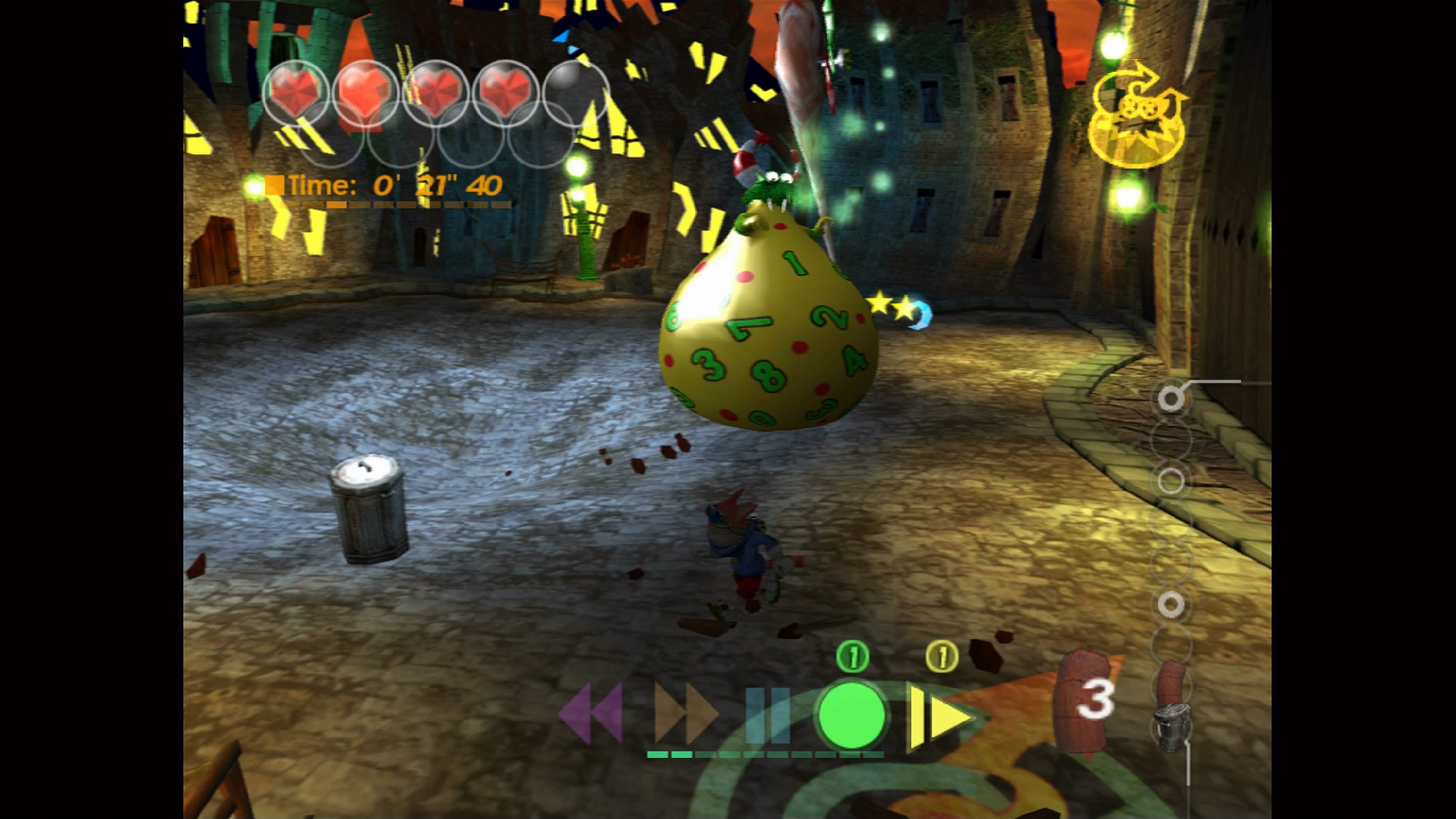Click the trash can icon in the sweeper queue
The image size is (1456, 819).
[x=1172, y=726]
